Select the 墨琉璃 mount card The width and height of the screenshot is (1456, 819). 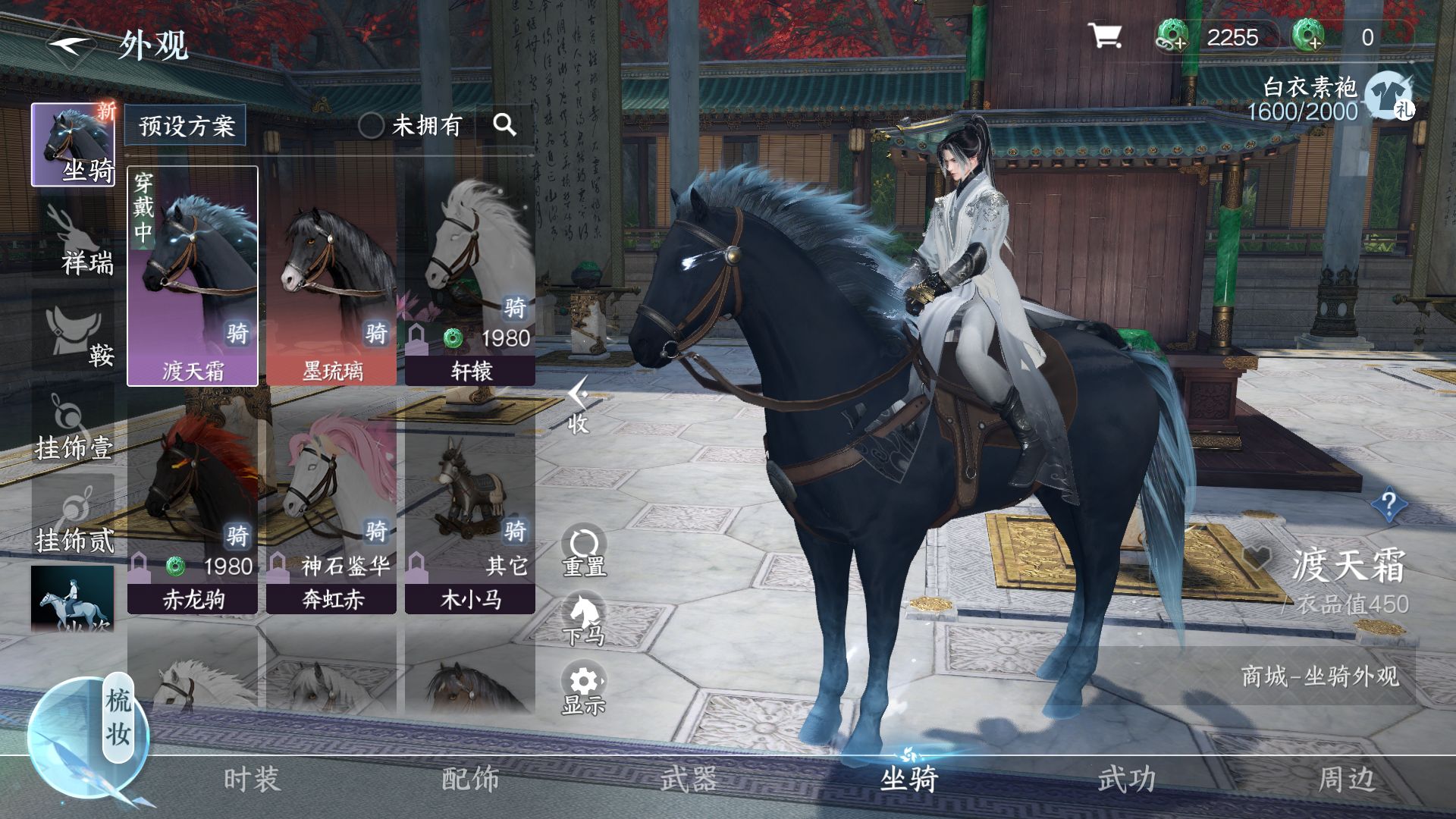pos(332,277)
